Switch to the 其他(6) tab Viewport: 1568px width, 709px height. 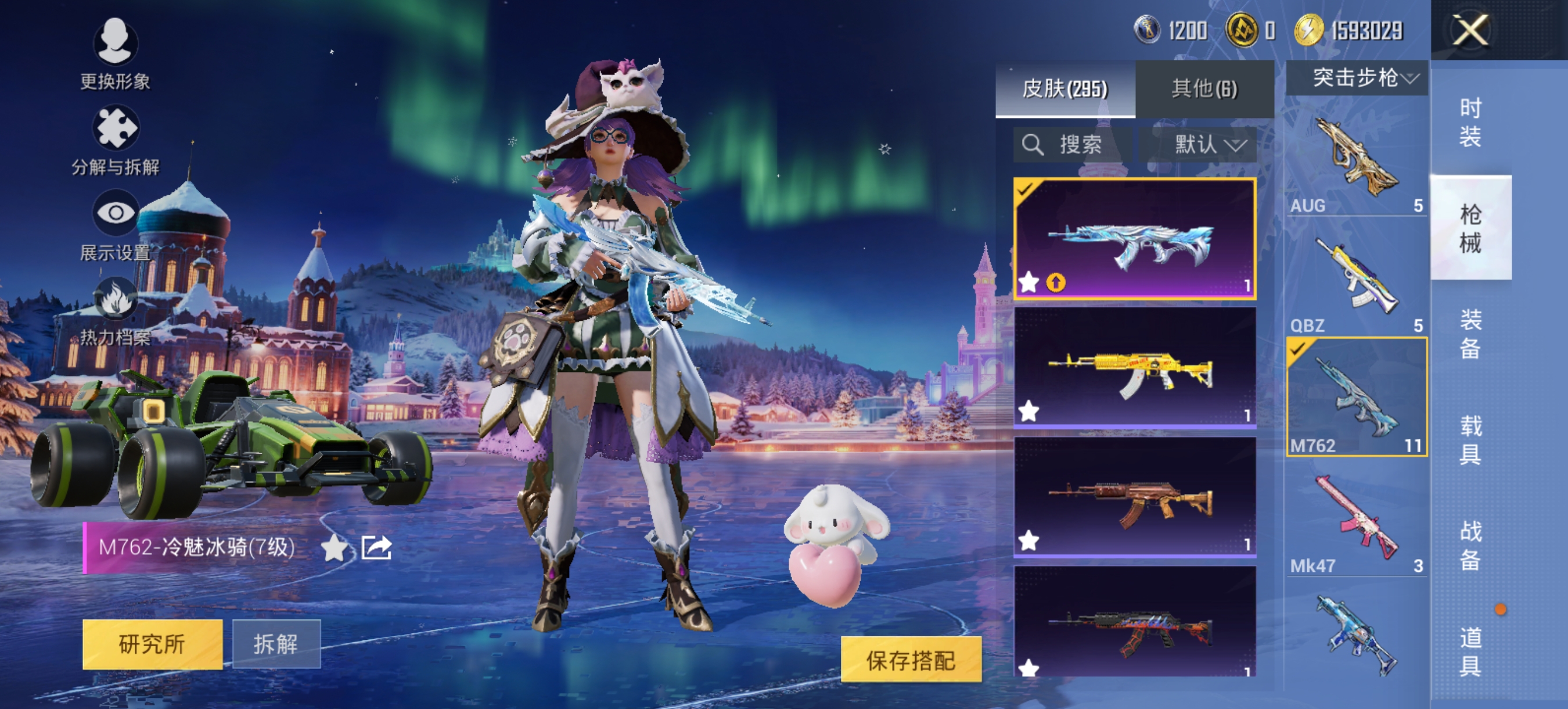coord(1204,89)
